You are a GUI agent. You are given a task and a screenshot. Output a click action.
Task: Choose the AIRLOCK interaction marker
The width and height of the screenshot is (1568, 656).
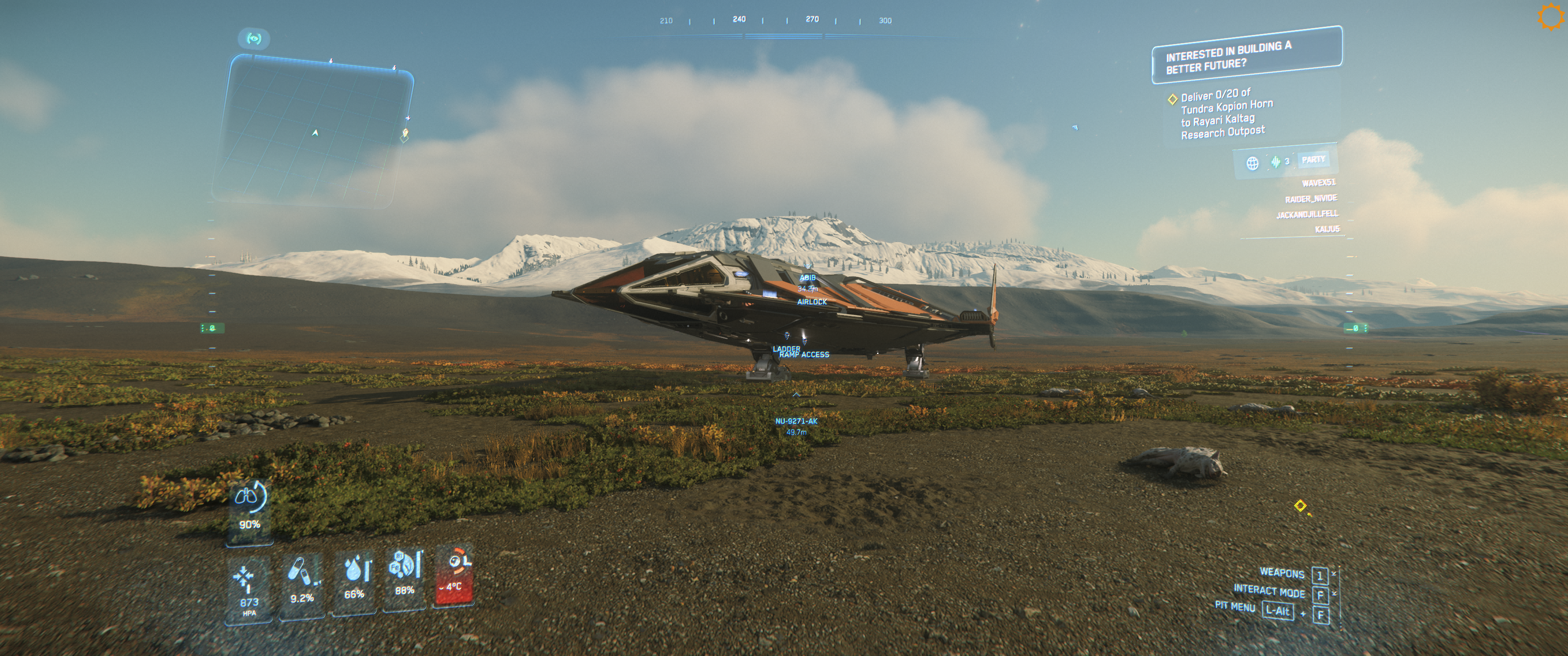812,301
